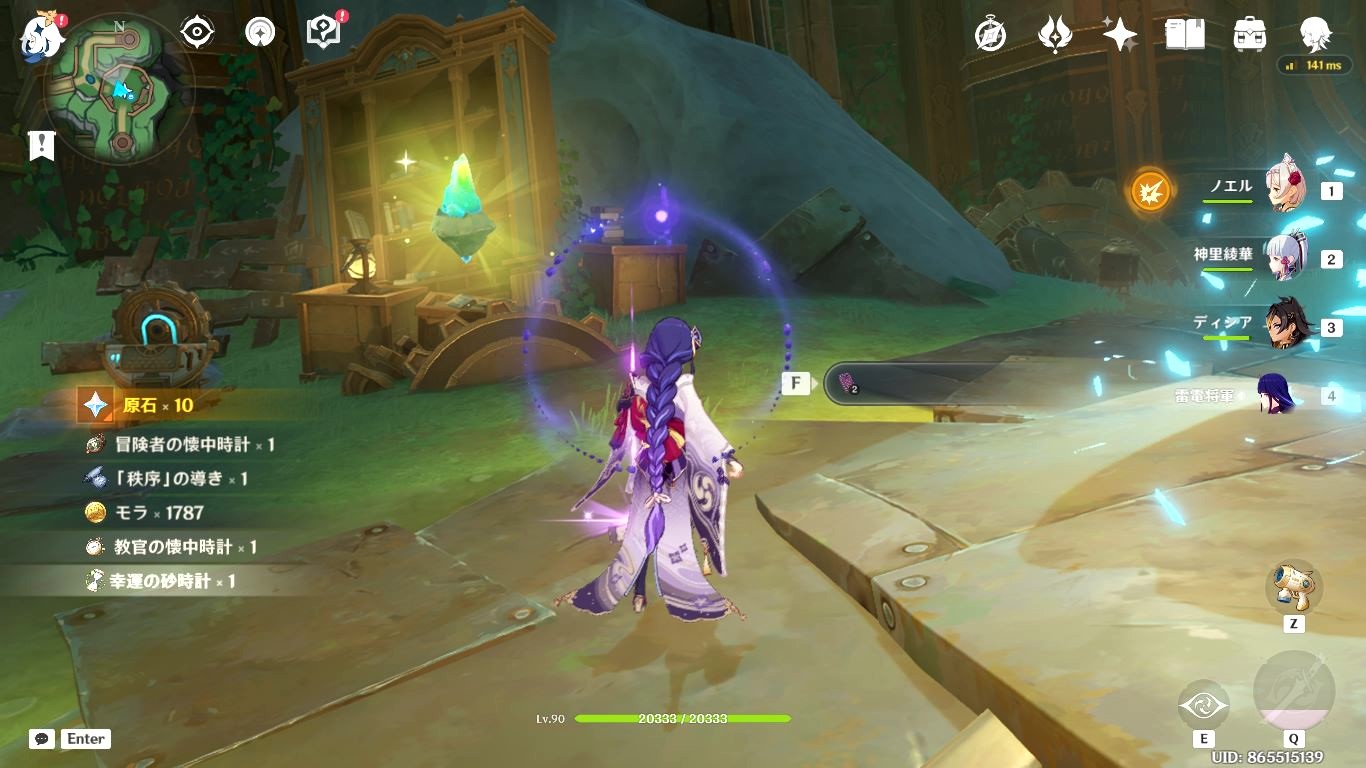Switch to party member 神里綾華
This screenshot has height=768, width=1366.
(x=1286, y=258)
